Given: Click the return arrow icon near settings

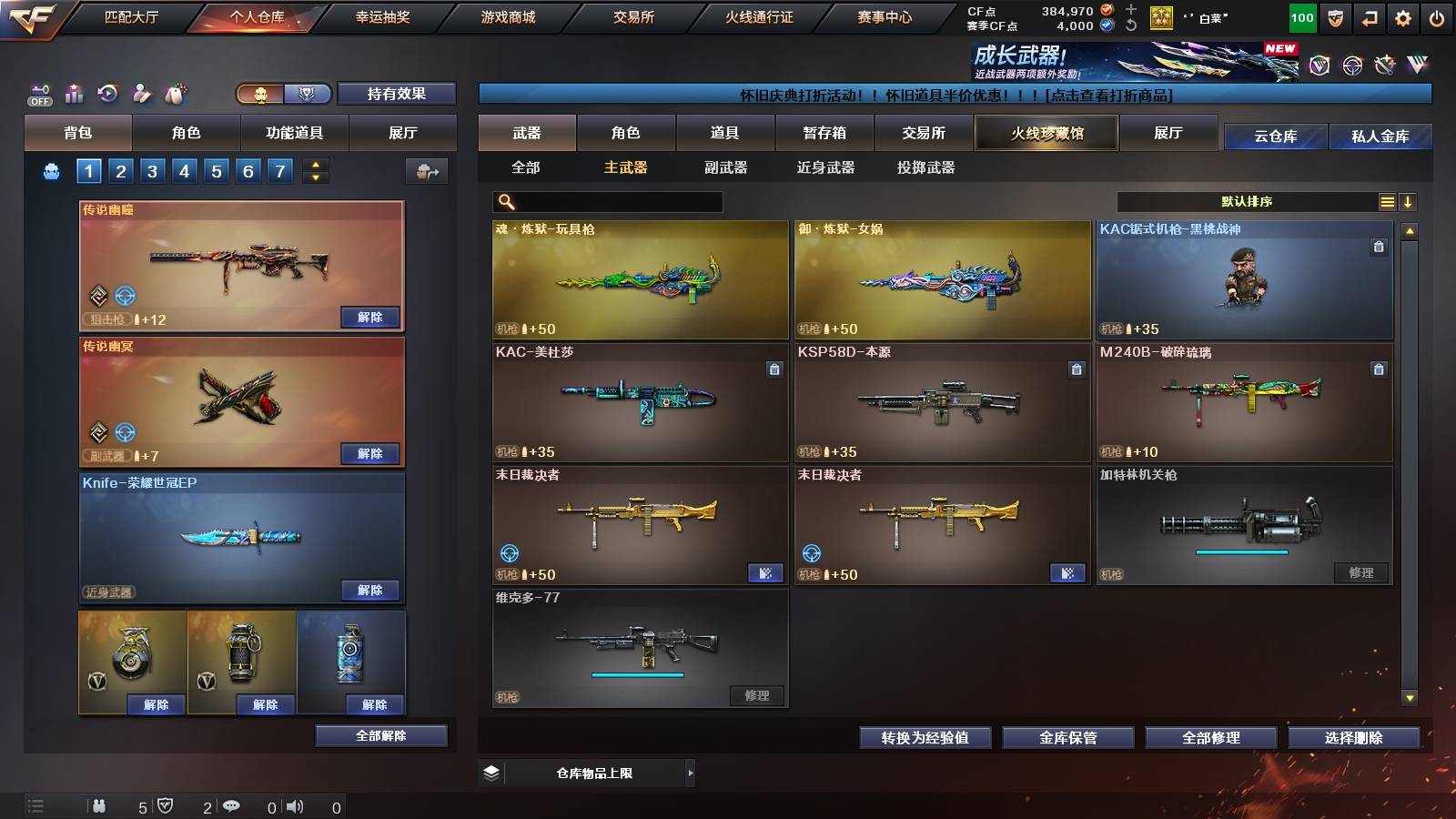Looking at the screenshot, I should (1369, 17).
